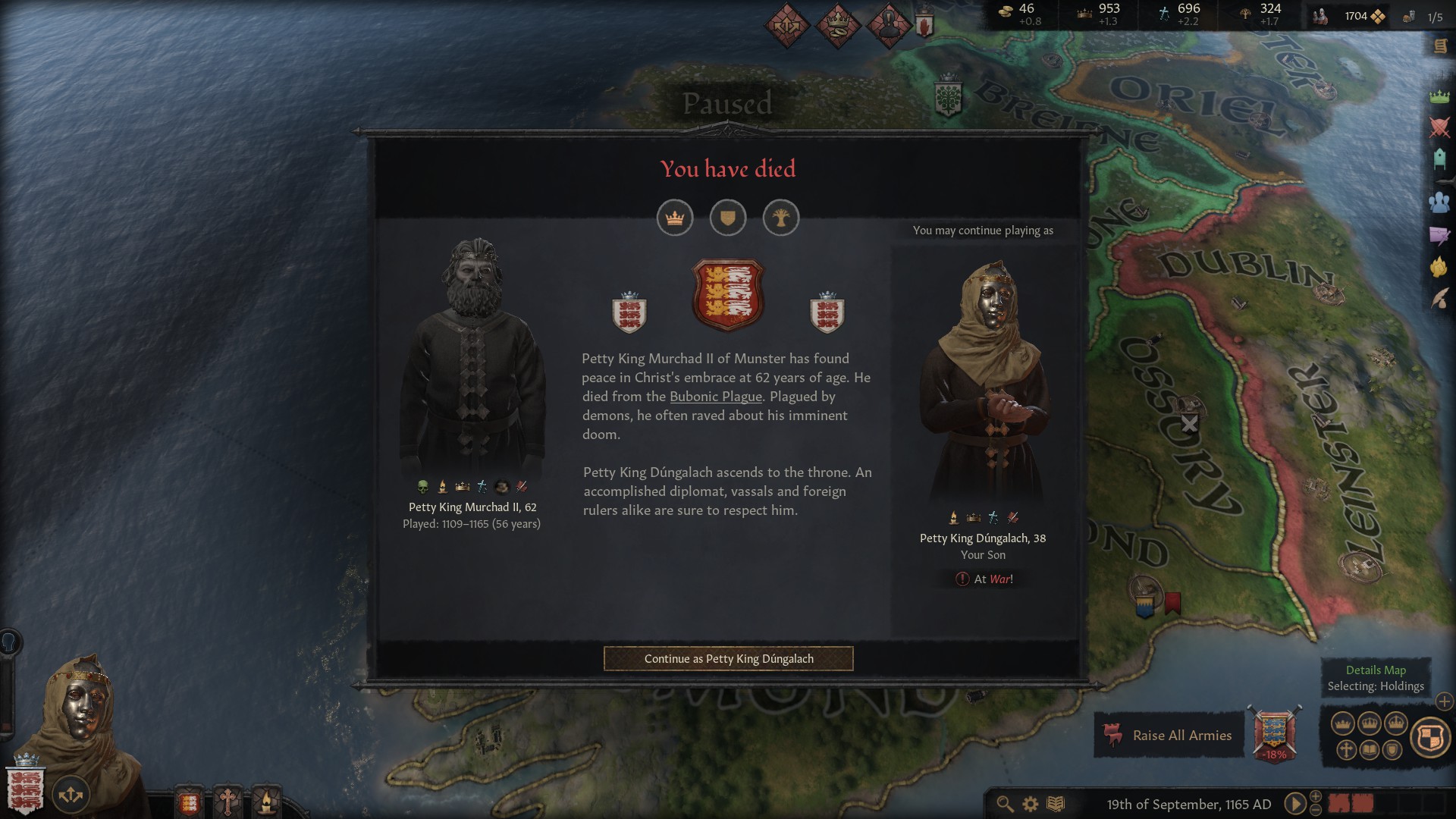Open the green crown realm tab

pyautogui.click(x=1439, y=96)
